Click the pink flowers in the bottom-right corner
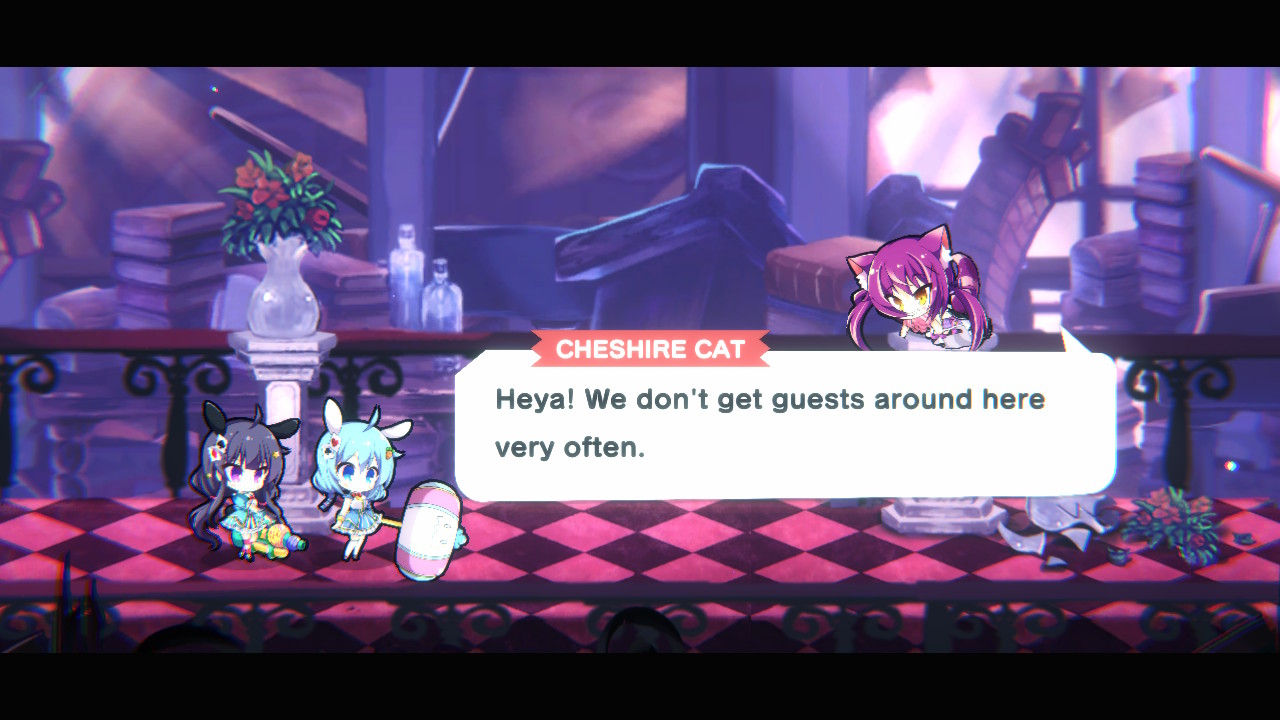Image resolution: width=1280 pixels, height=720 pixels. (1165, 520)
